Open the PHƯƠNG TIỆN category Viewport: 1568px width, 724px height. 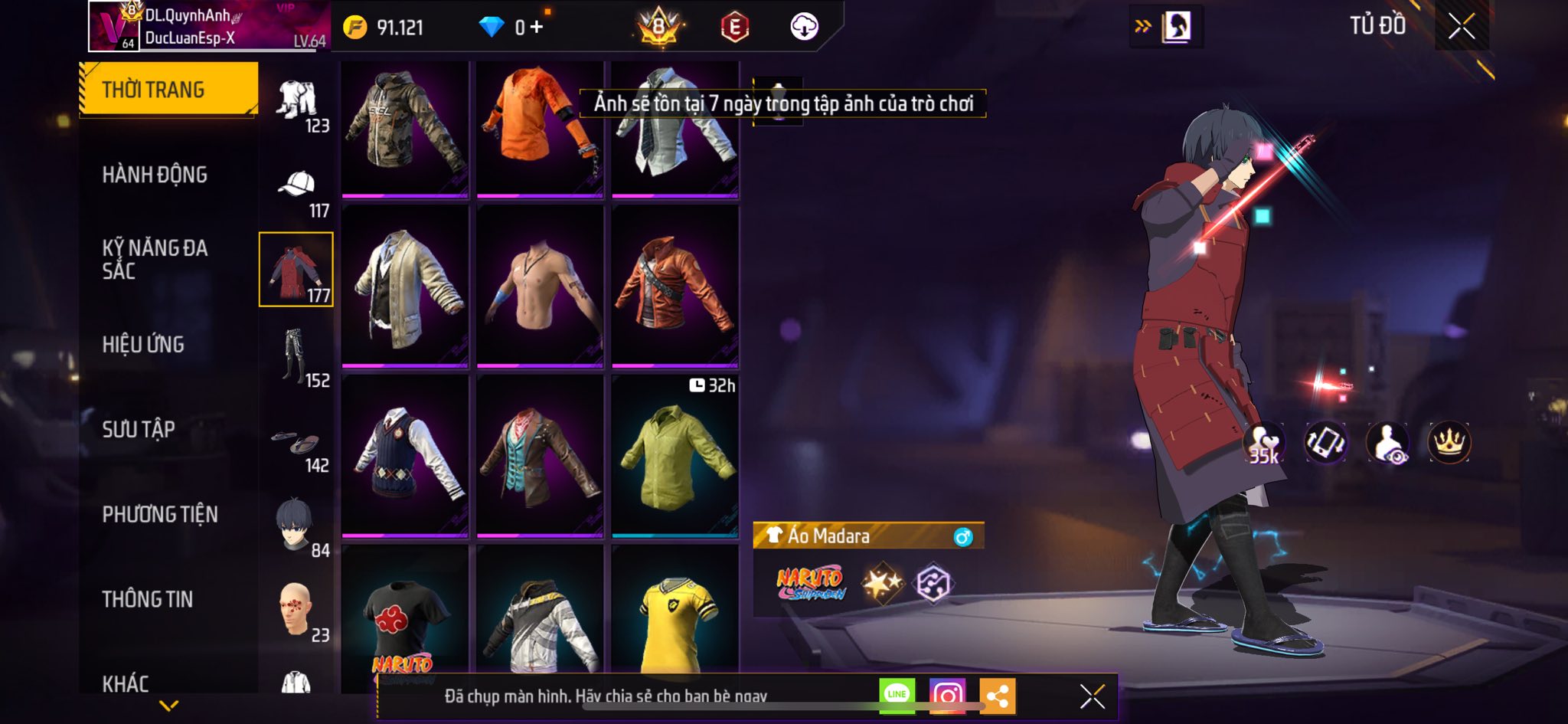160,514
